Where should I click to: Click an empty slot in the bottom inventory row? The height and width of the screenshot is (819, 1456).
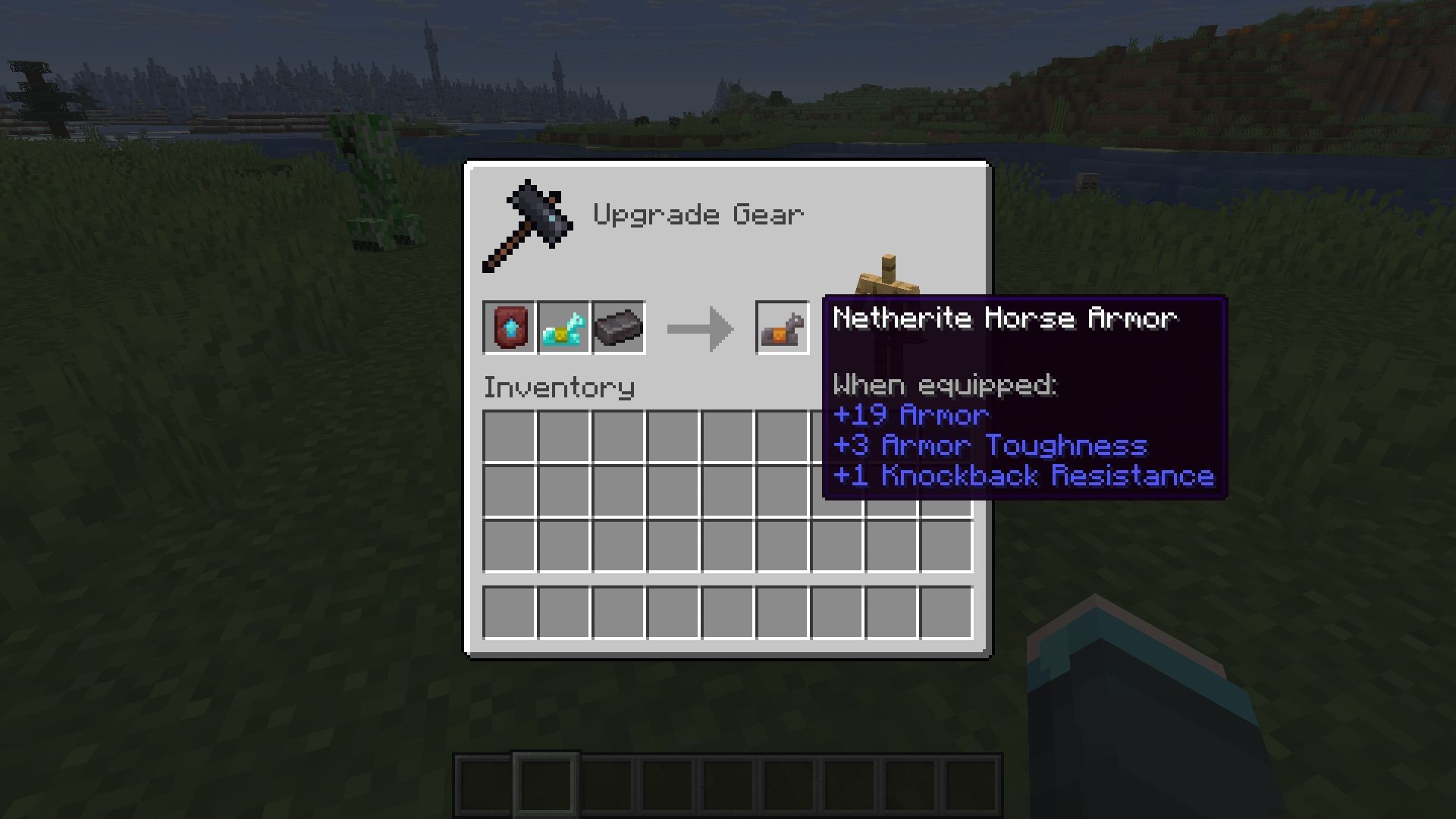coord(618,612)
